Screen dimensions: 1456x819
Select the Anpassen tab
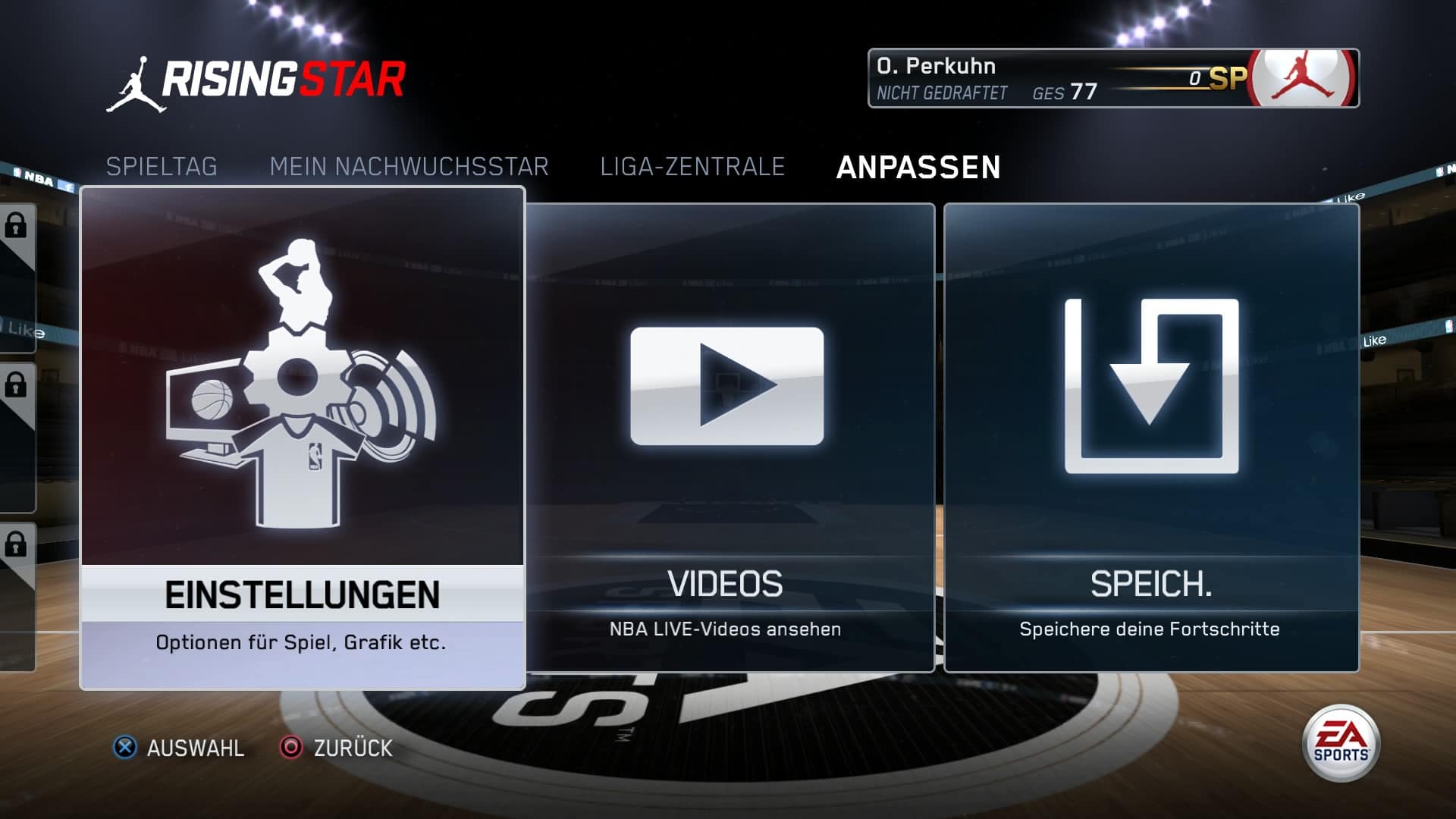point(918,168)
